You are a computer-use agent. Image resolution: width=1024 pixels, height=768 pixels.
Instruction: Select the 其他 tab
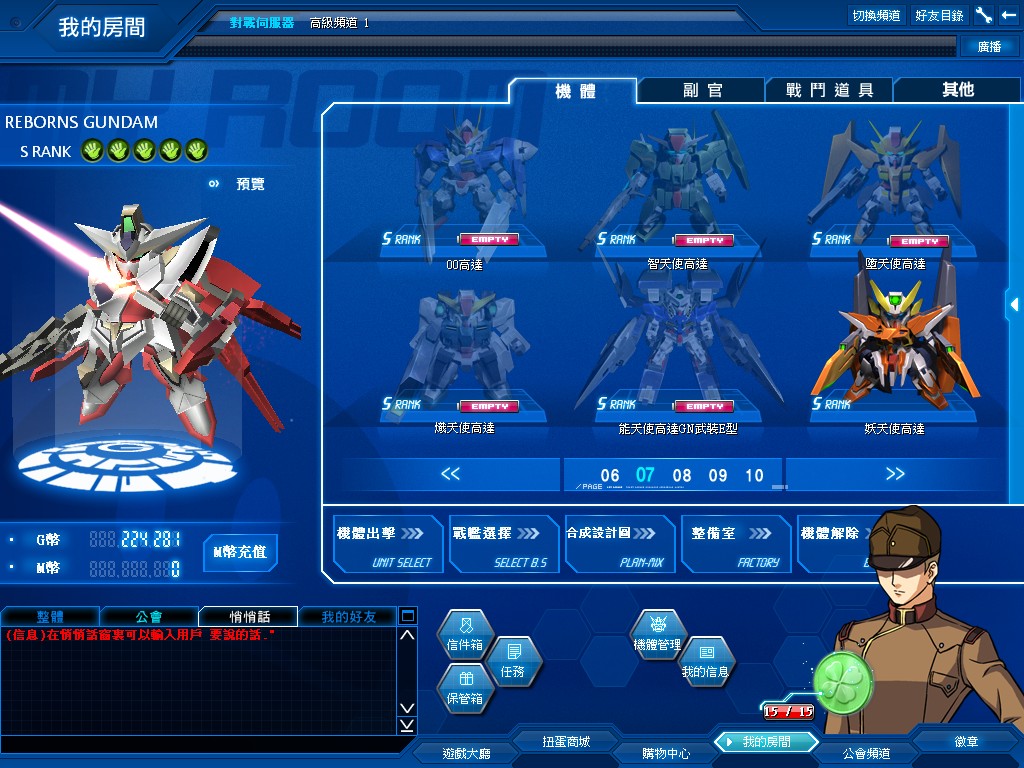(x=957, y=90)
